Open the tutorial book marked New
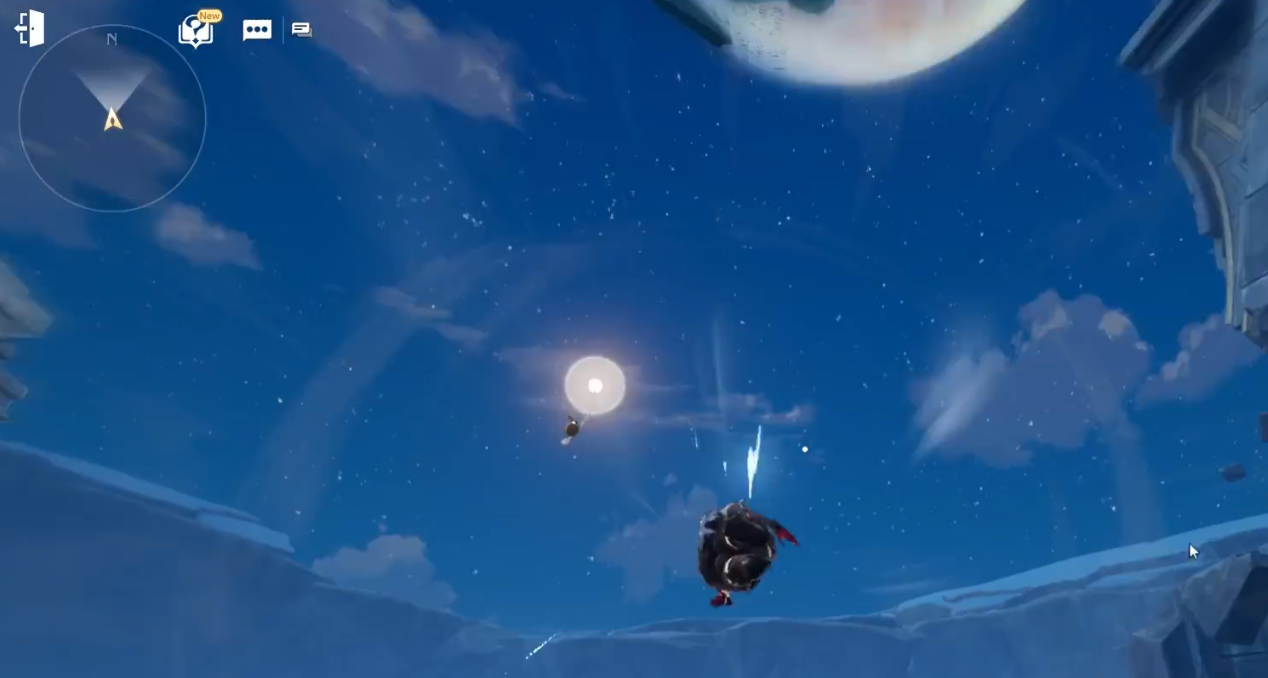Screen dimensions: 1268x678 point(195,31)
